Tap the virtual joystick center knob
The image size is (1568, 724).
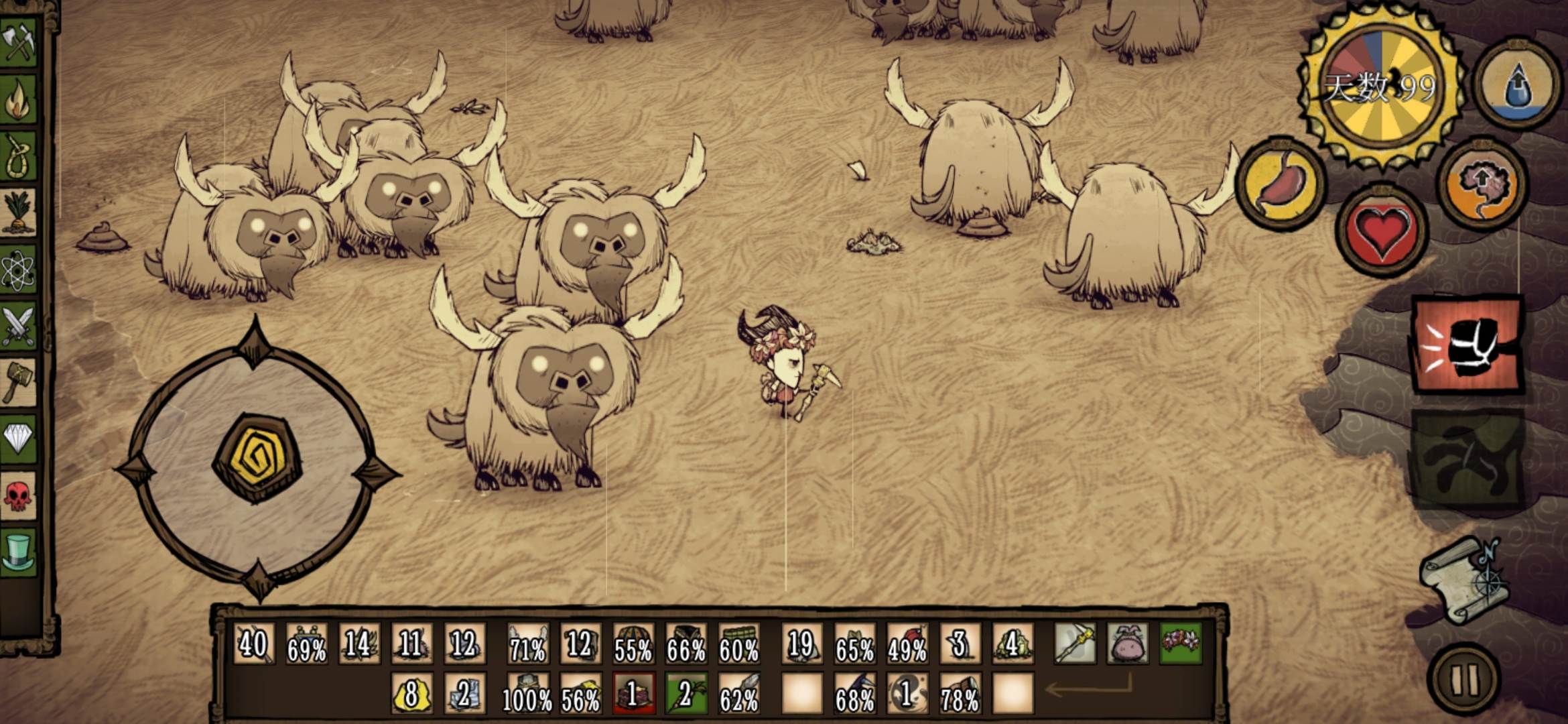pos(257,458)
